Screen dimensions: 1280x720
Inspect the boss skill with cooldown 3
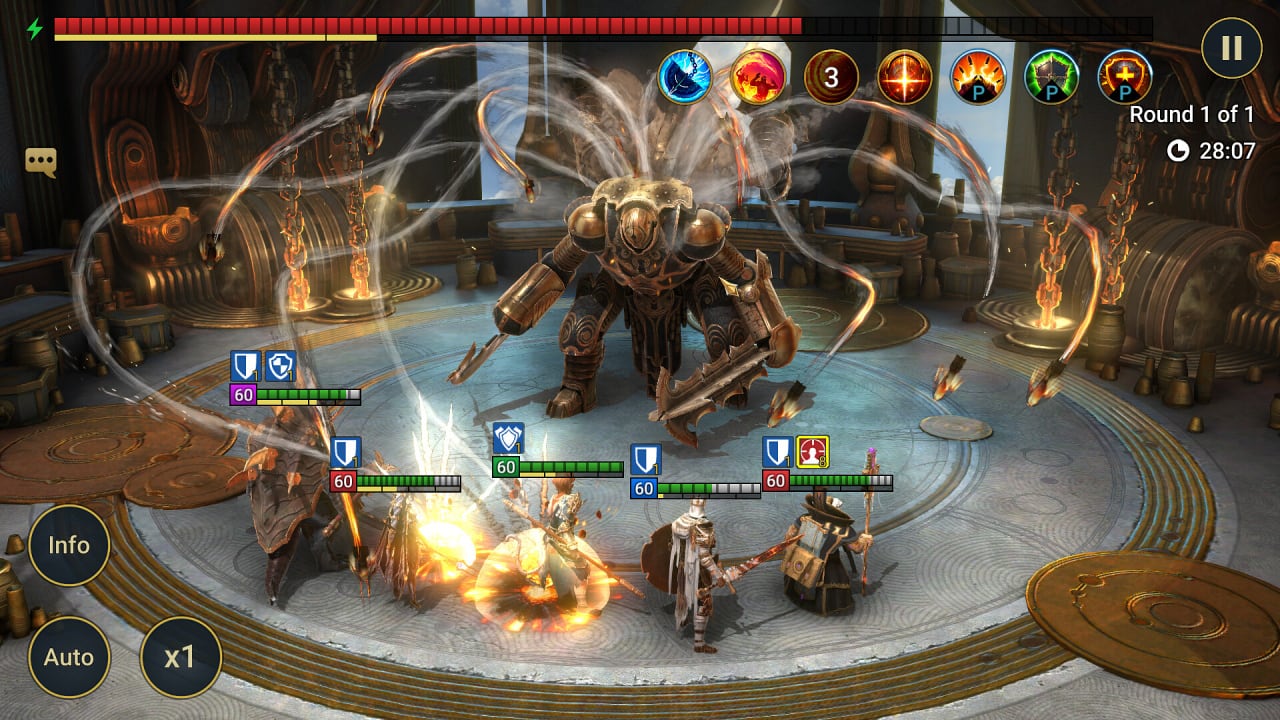(x=831, y=77)
